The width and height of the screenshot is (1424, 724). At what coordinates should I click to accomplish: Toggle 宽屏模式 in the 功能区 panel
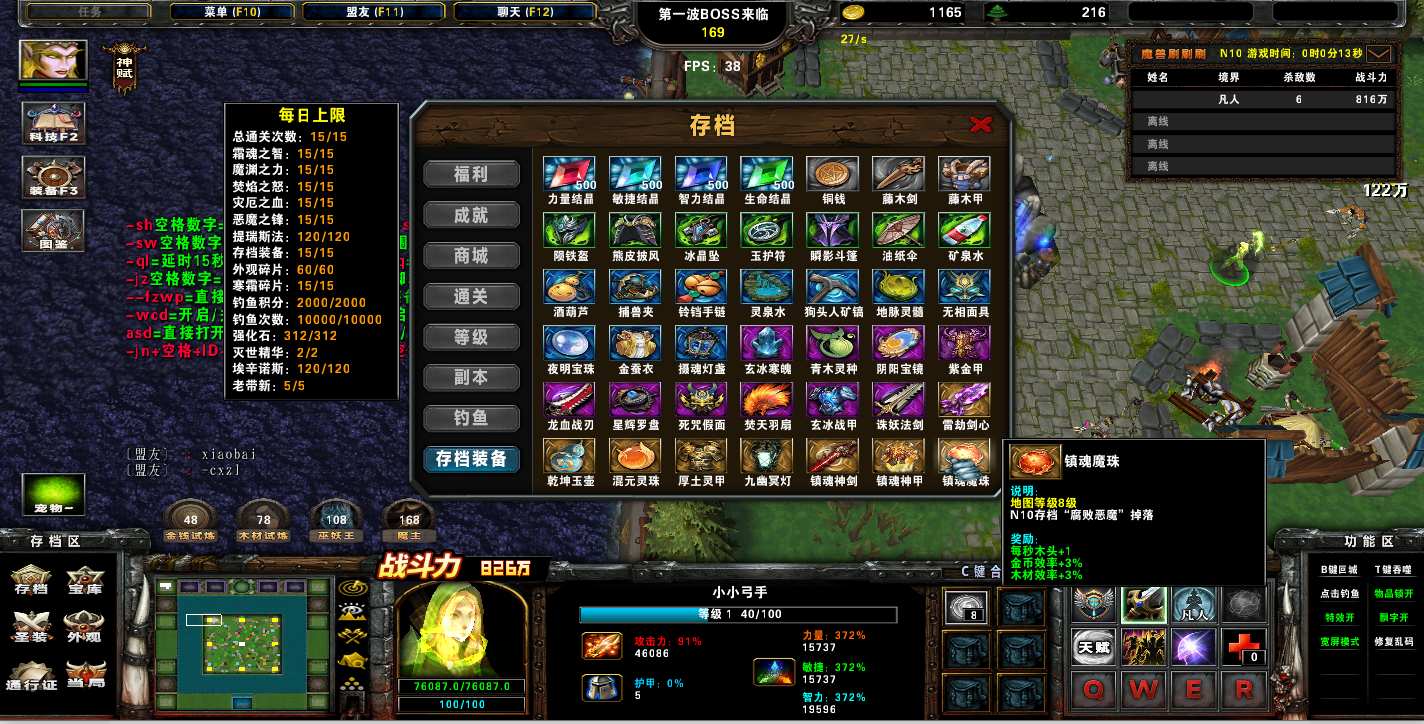[1339, 641]
